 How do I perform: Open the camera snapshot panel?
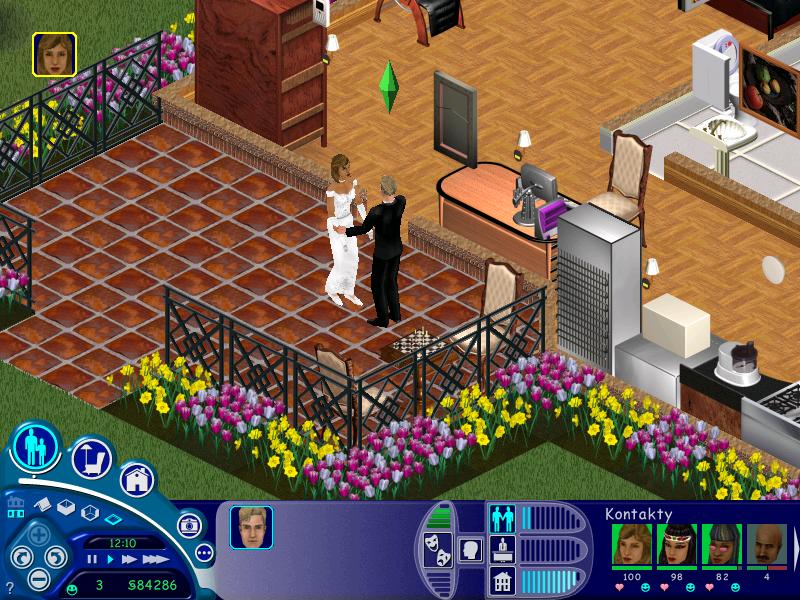pos(190,524)
